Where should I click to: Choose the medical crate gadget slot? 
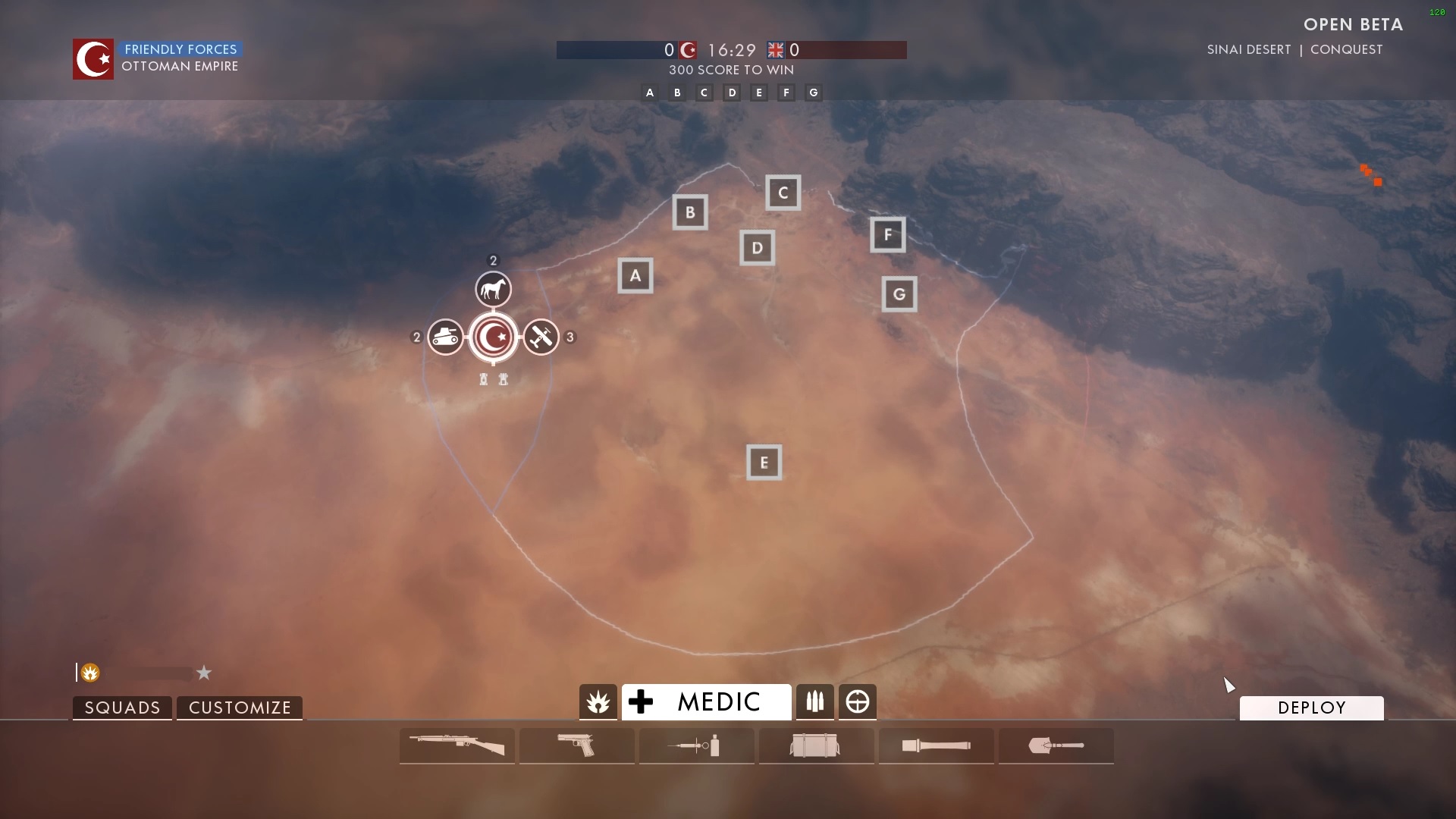coord(817,745)
